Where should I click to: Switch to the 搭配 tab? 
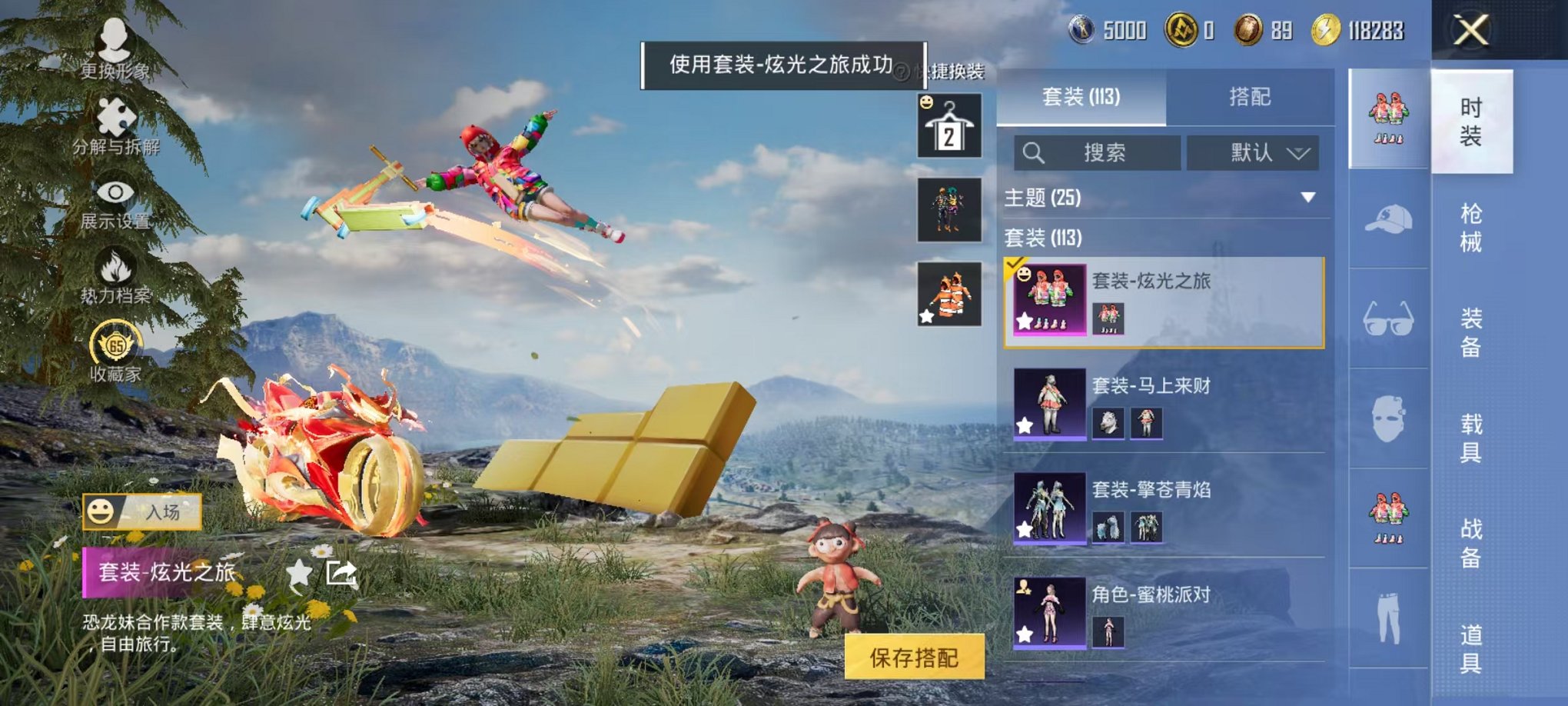click(x=1252, y=96)
